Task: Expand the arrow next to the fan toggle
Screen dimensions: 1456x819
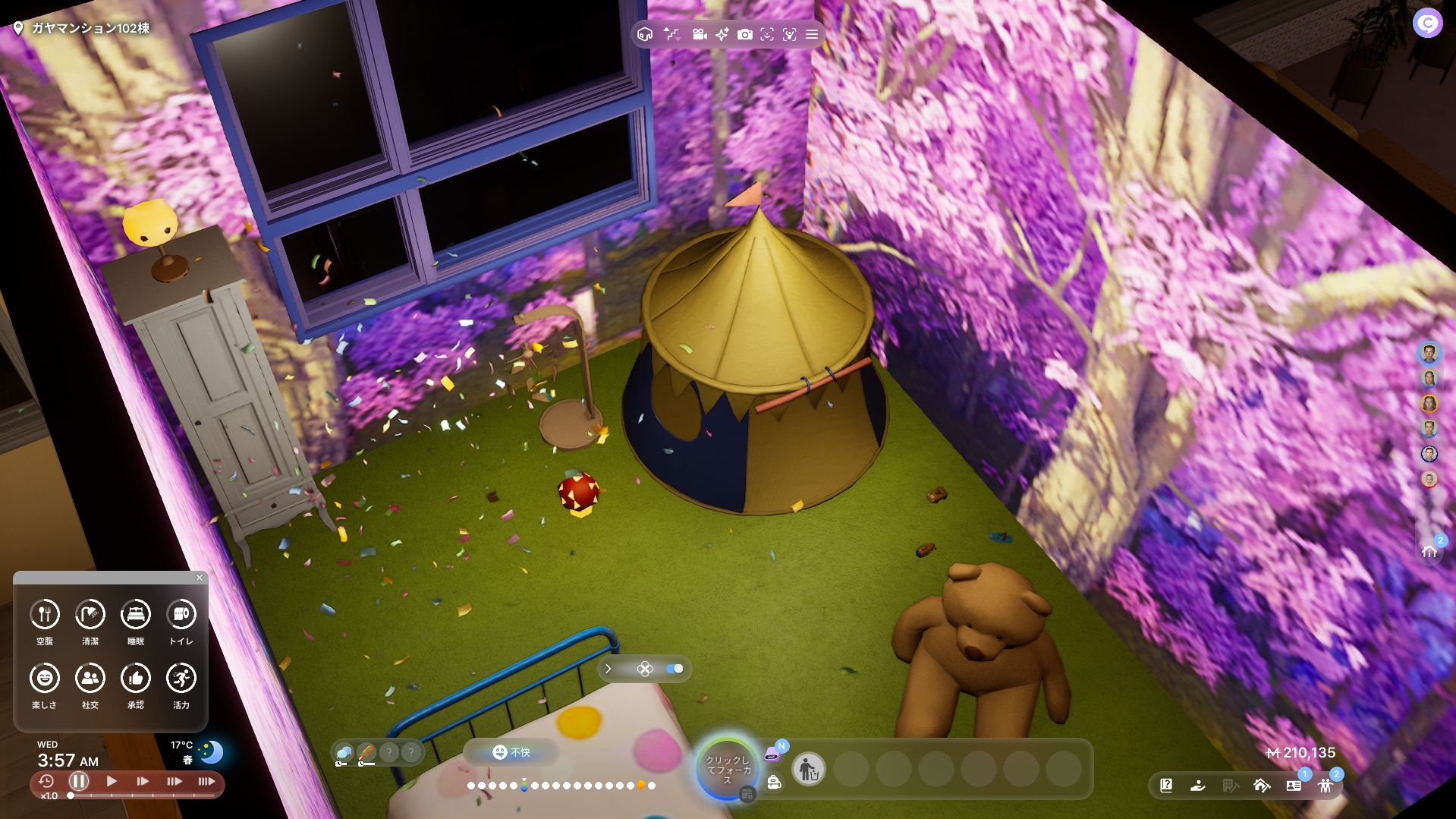Action: click(609, 669)
